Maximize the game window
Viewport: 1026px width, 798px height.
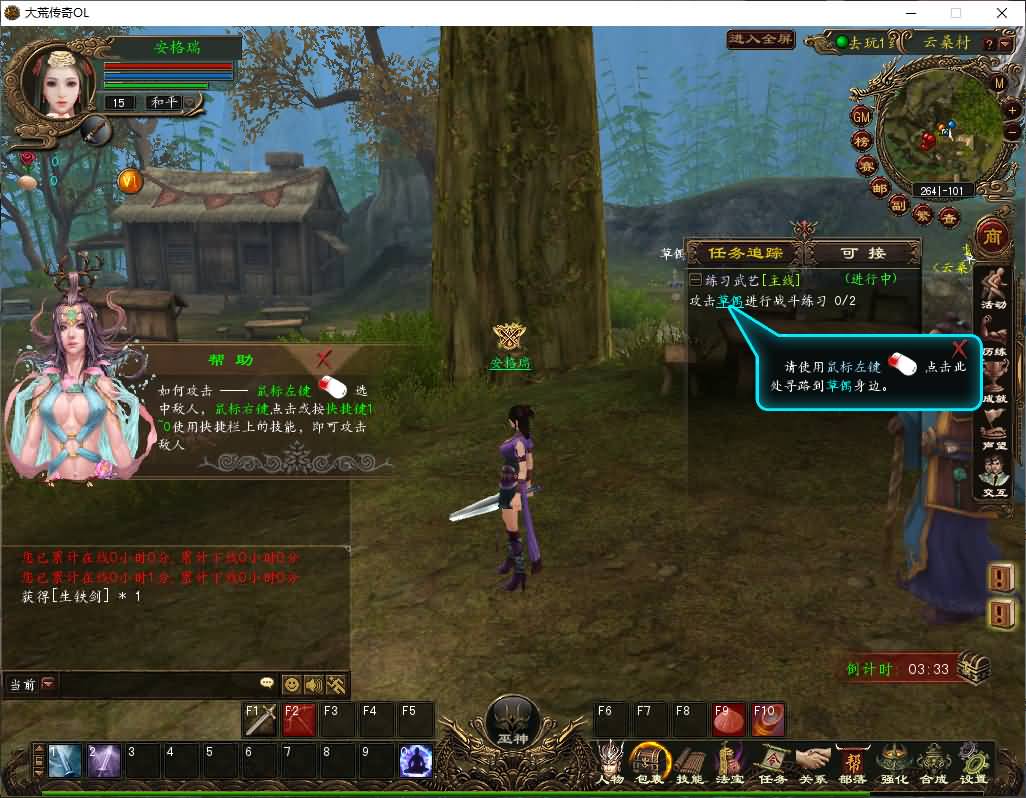(955, 13)
